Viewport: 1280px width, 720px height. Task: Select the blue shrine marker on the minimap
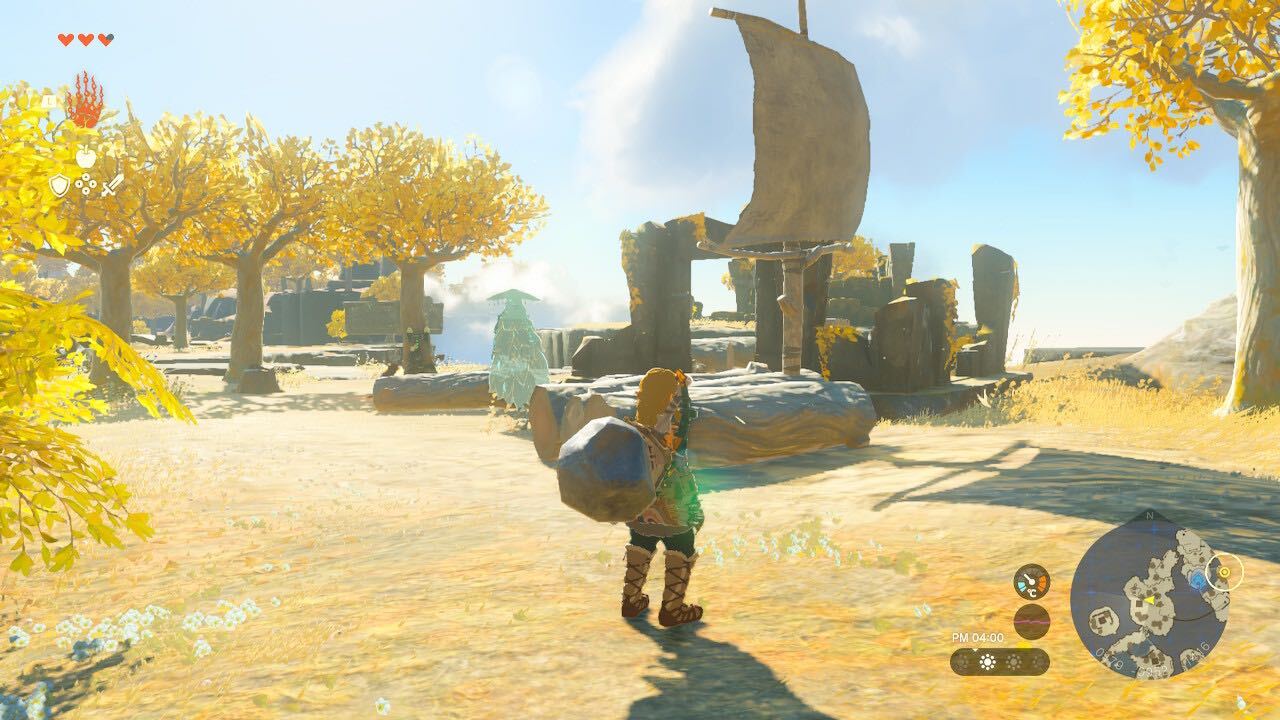[1198, 580]
